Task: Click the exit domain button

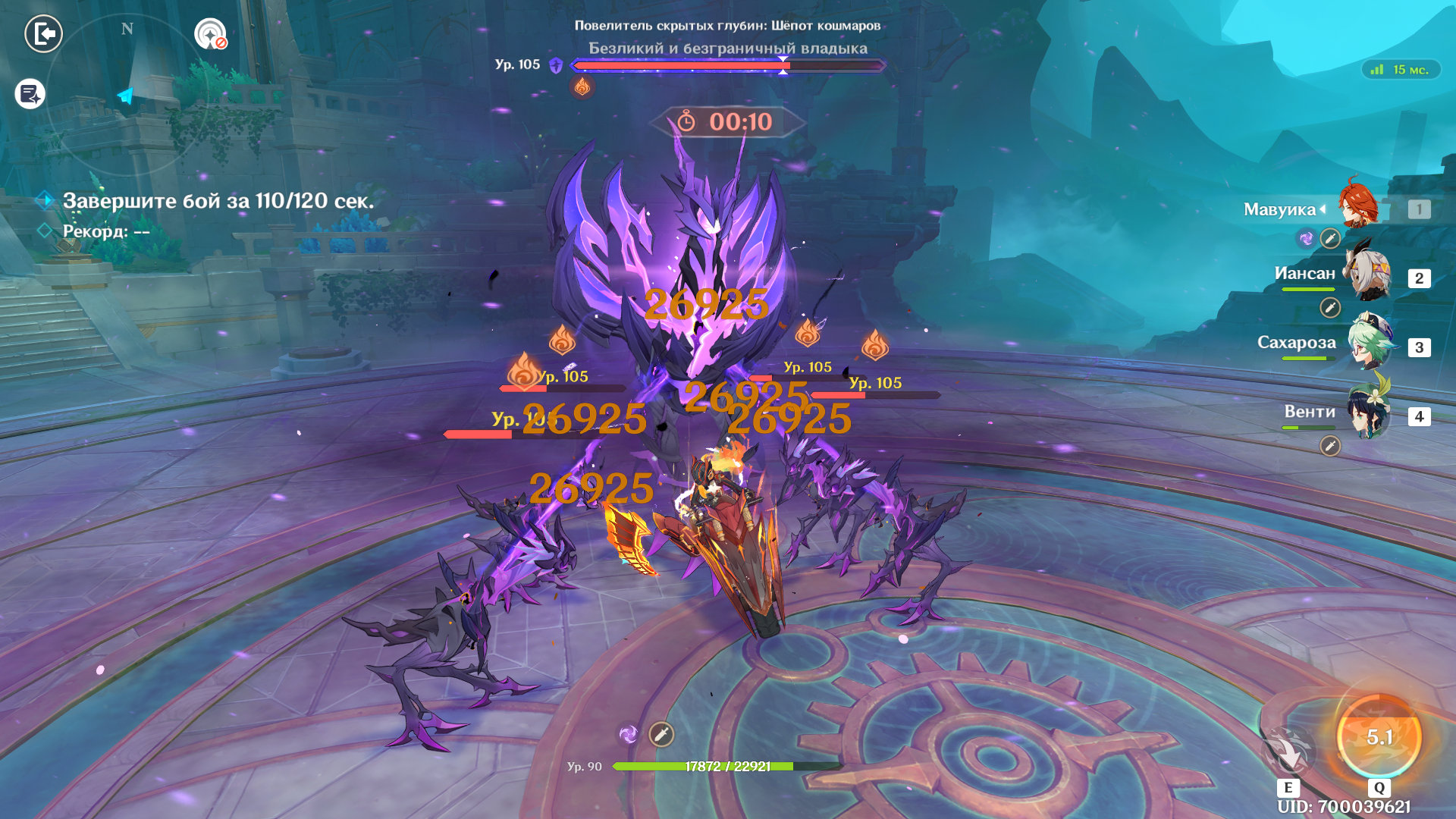Action: [x=43, y=34]
